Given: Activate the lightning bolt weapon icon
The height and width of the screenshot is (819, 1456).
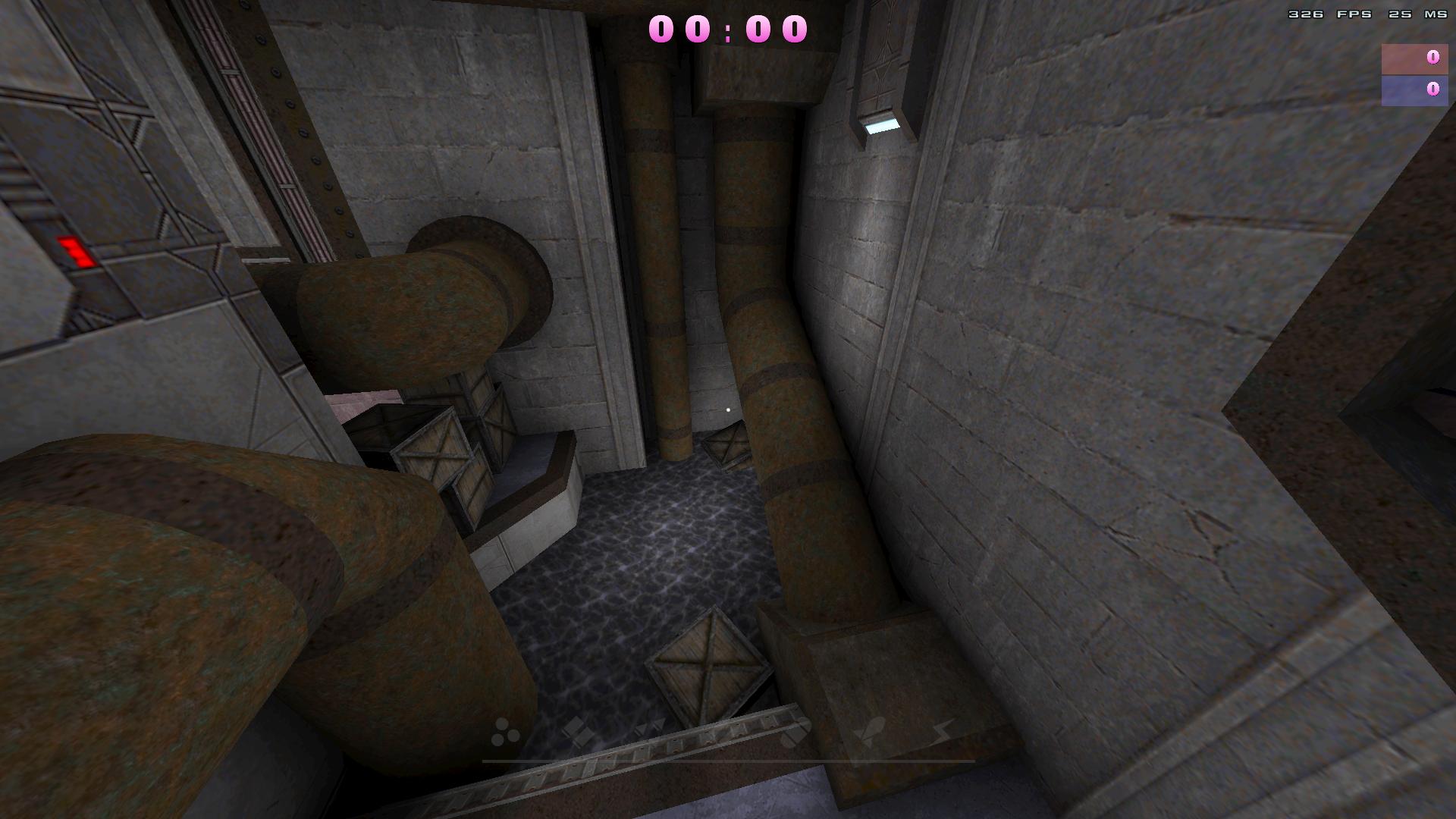Looking at the screenshot, I should click(x=941, y=733).
